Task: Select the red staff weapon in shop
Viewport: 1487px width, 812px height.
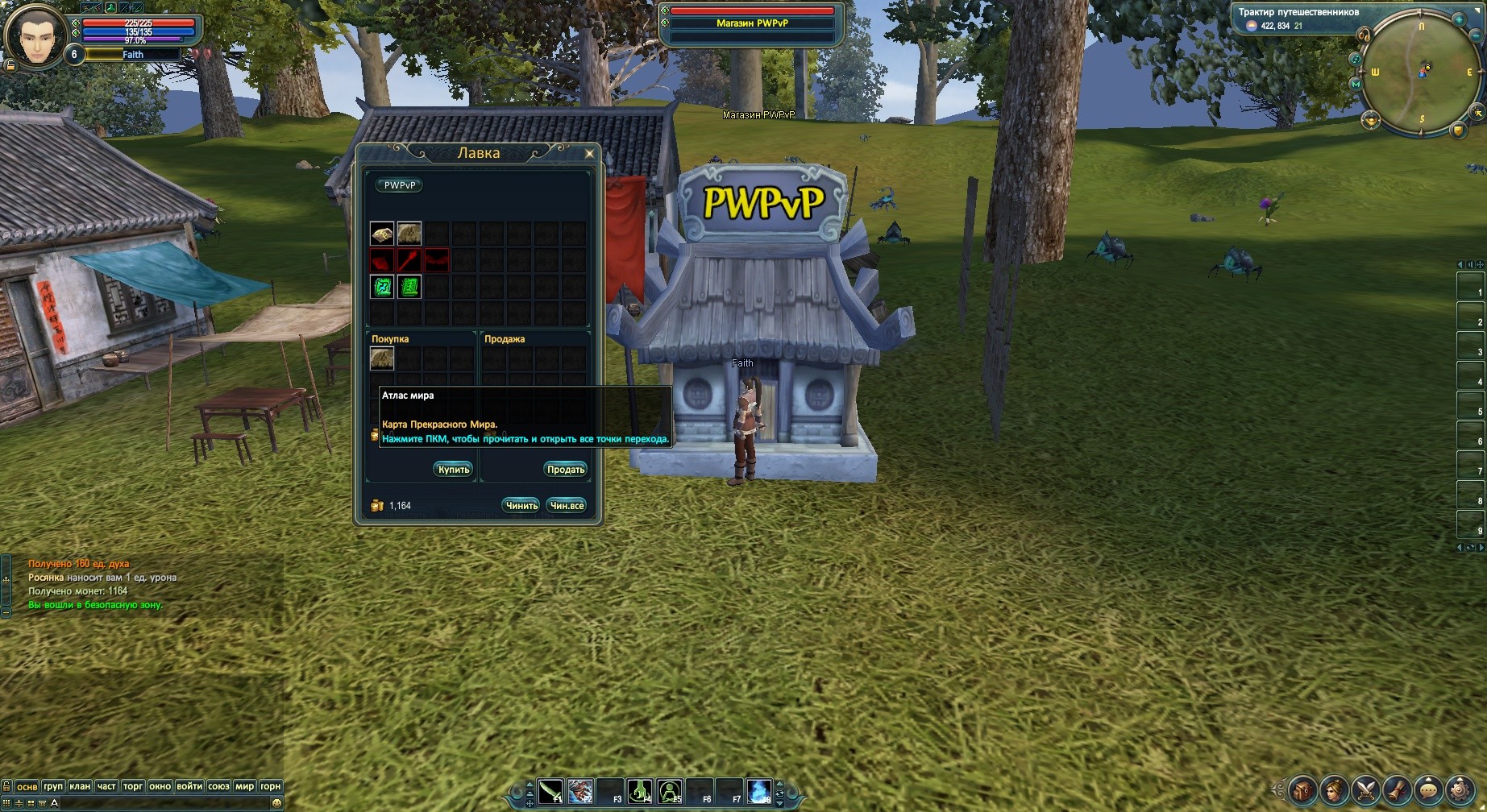Action: click(409, 260)
